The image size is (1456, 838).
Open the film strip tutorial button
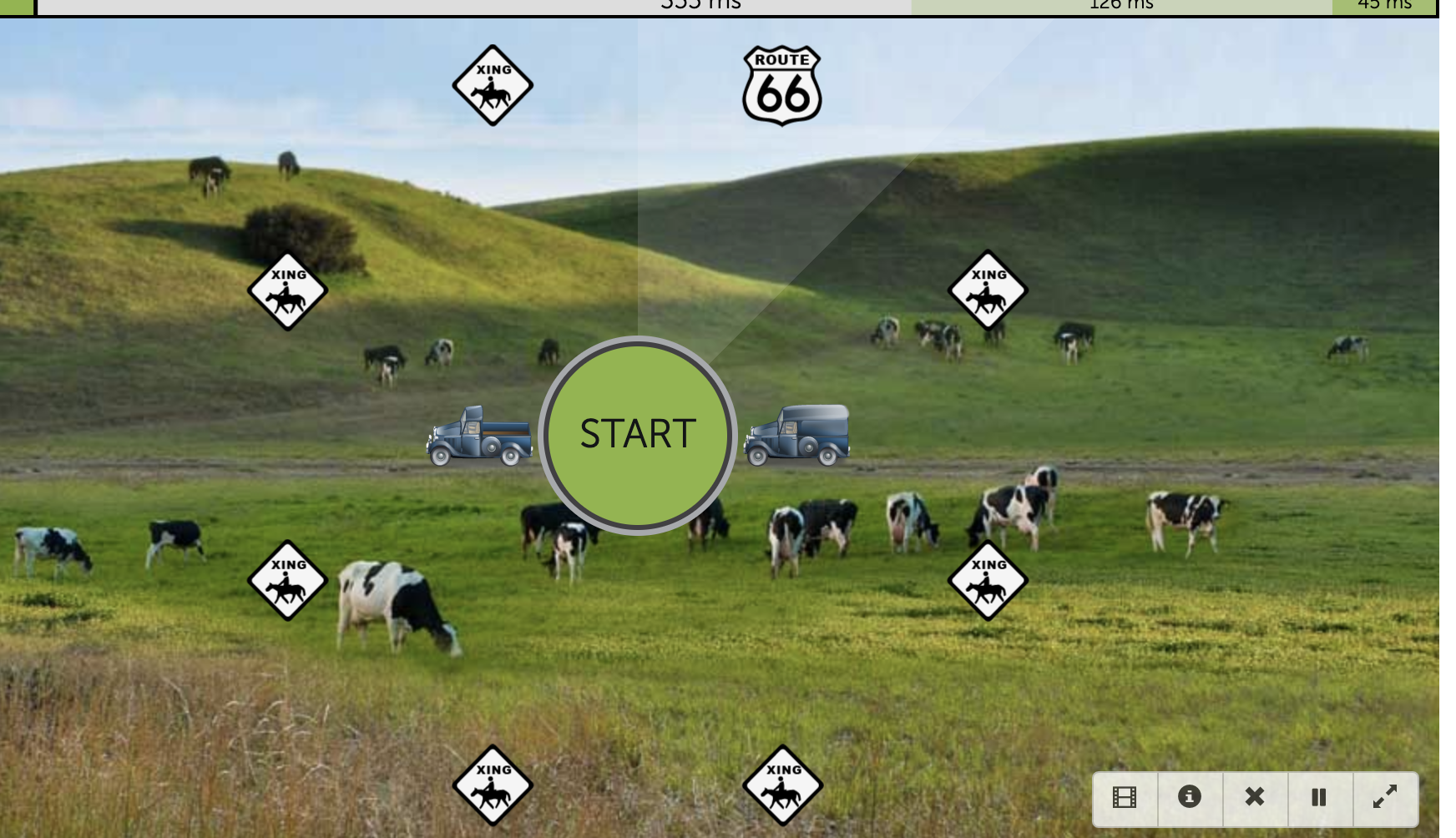tap(1125, 797)
